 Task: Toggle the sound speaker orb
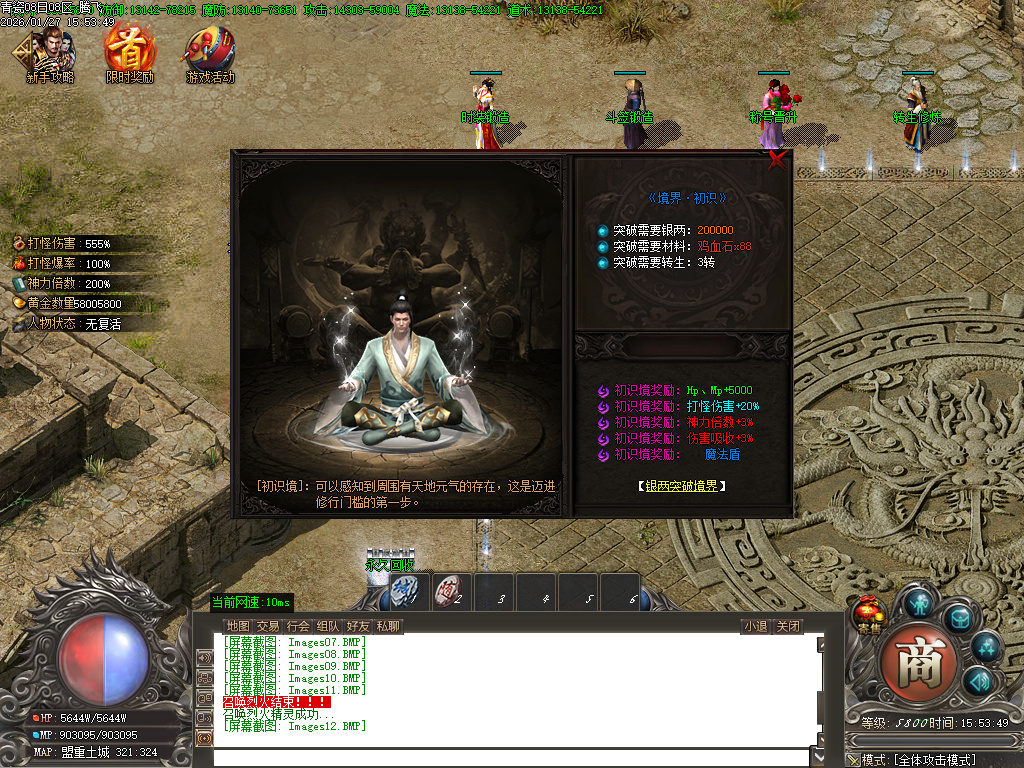pos(978,680)
